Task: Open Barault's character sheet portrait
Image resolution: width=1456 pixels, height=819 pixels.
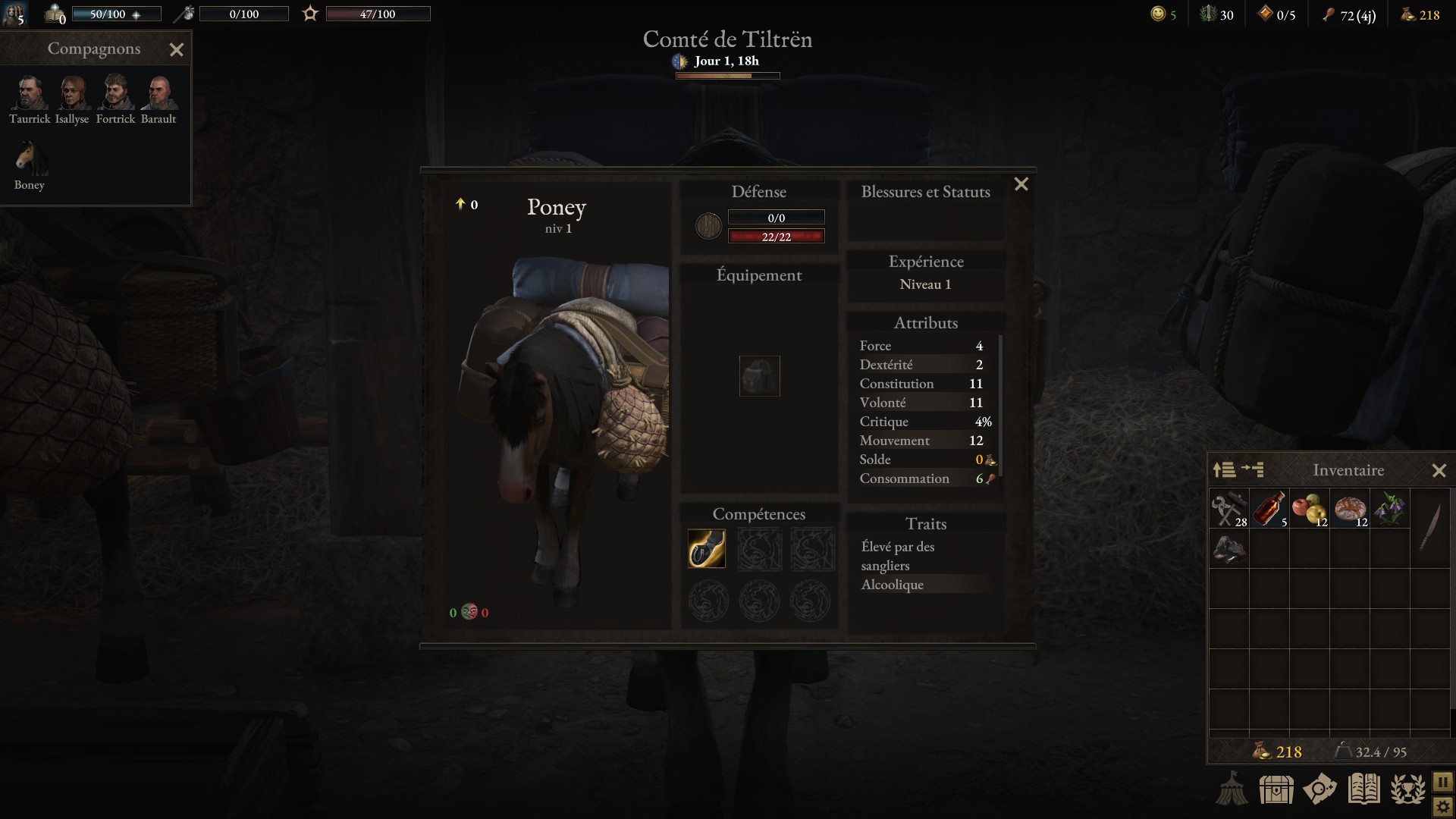Action: (158, 93)
